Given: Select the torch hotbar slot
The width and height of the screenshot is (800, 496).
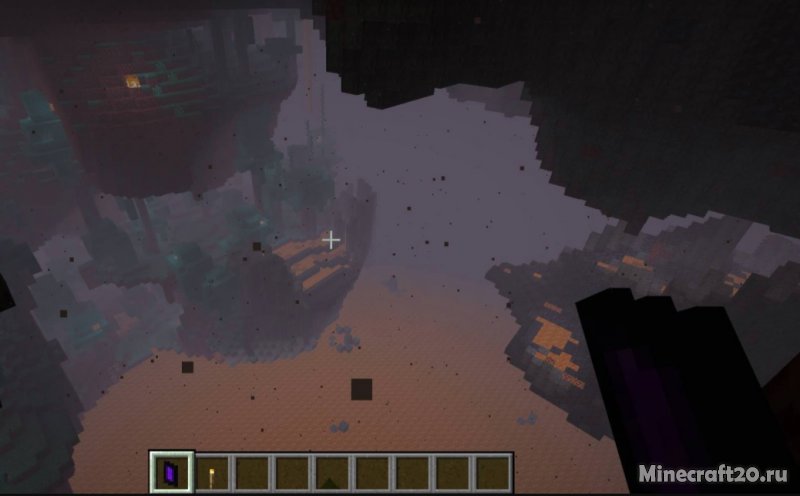Looking at the screenshot, I should coord(210,471).
